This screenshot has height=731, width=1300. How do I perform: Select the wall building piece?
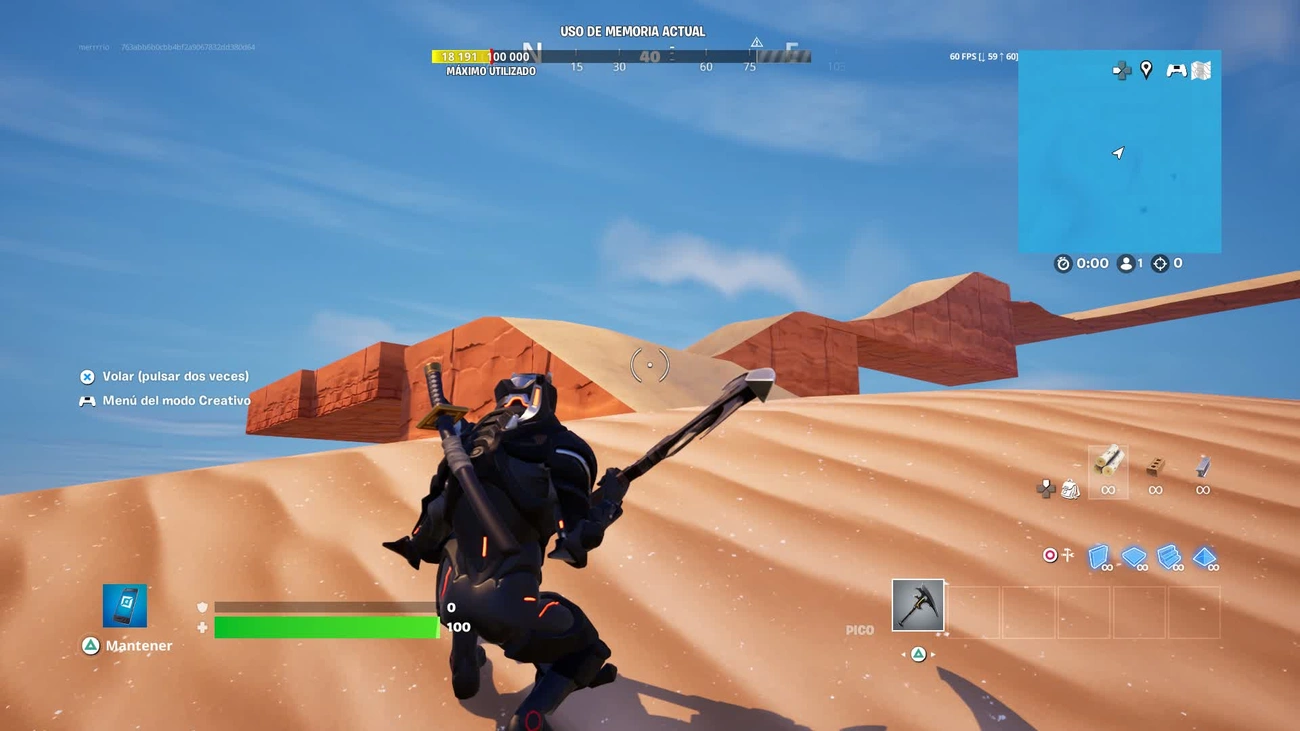click(x=1099, y=557)
